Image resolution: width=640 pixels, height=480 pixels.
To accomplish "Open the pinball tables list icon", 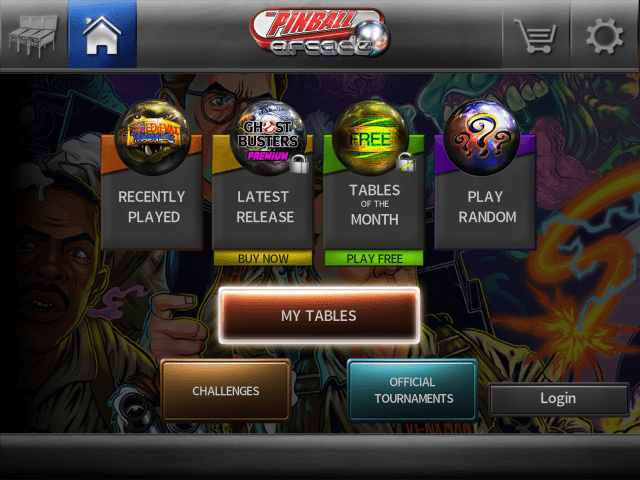I will click(x=32, y=36).
